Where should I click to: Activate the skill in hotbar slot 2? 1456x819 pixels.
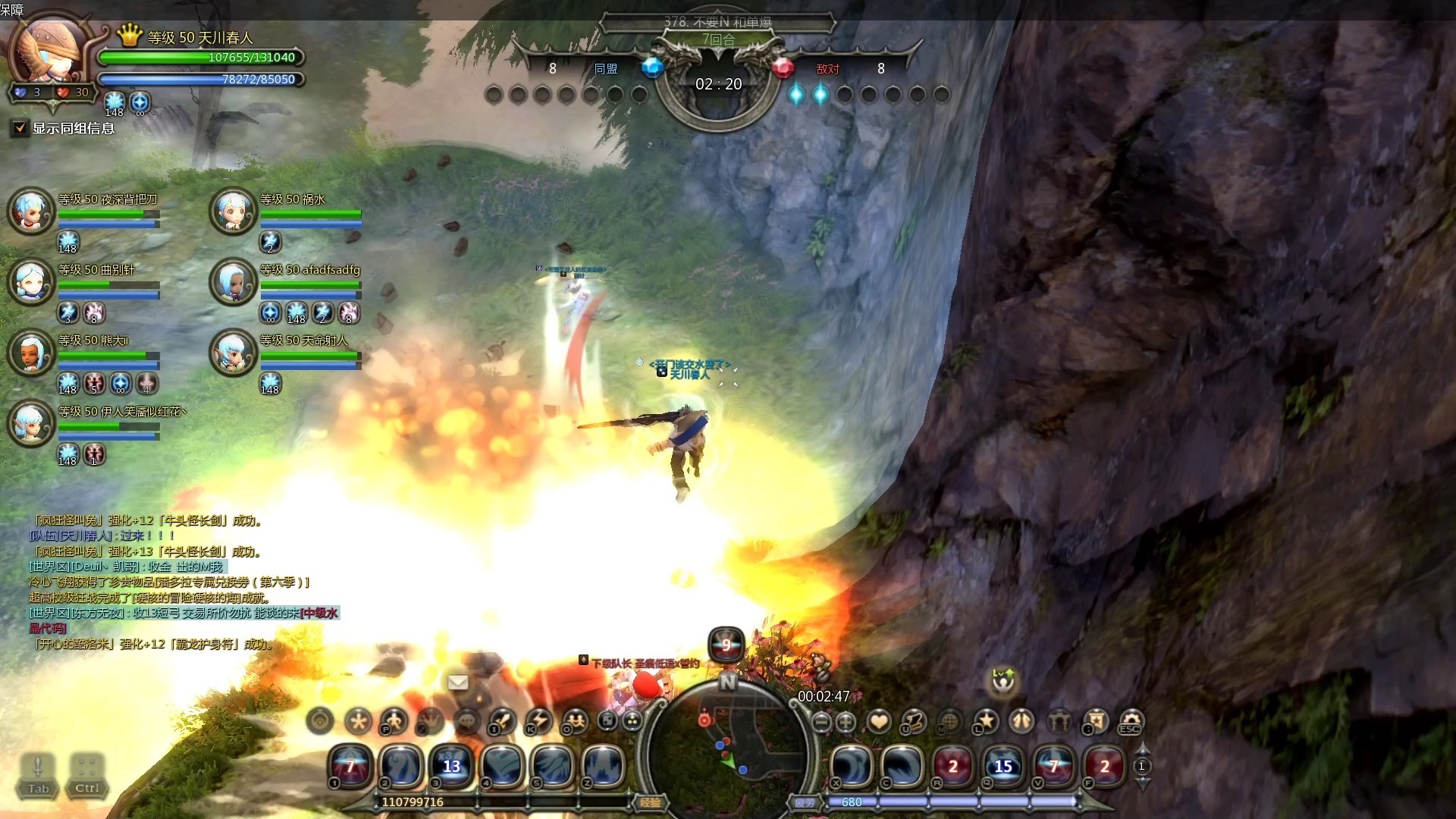[400, 765]
